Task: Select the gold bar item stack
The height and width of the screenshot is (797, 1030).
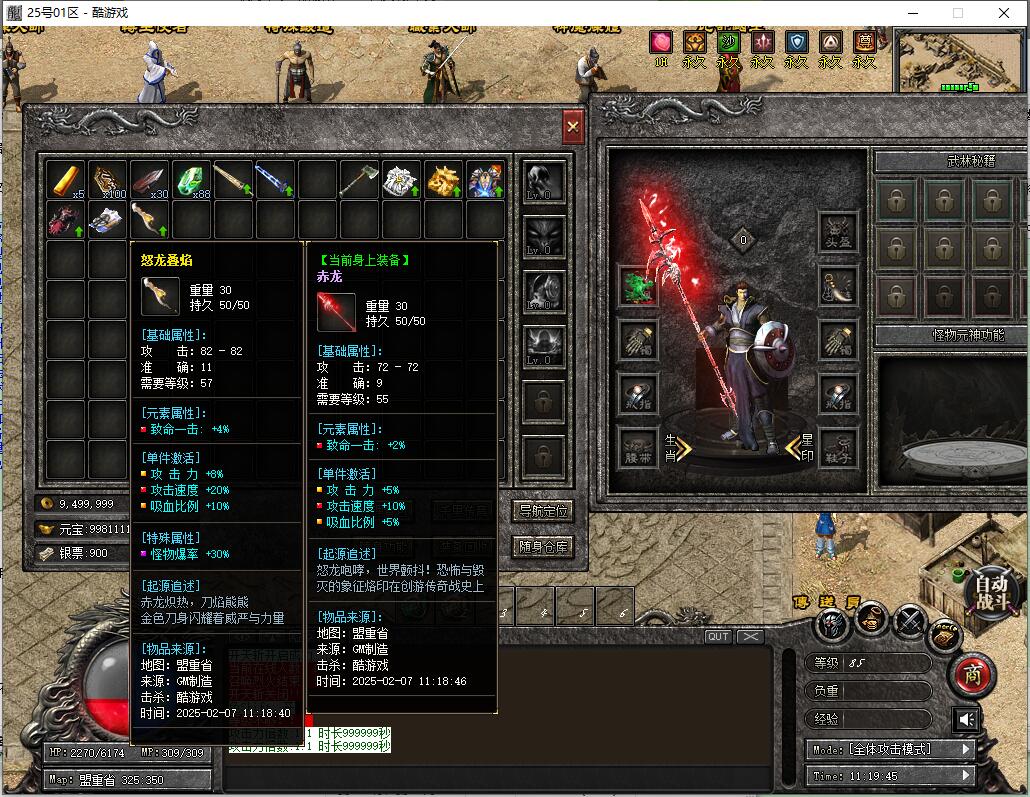Action: pos(67,181)
